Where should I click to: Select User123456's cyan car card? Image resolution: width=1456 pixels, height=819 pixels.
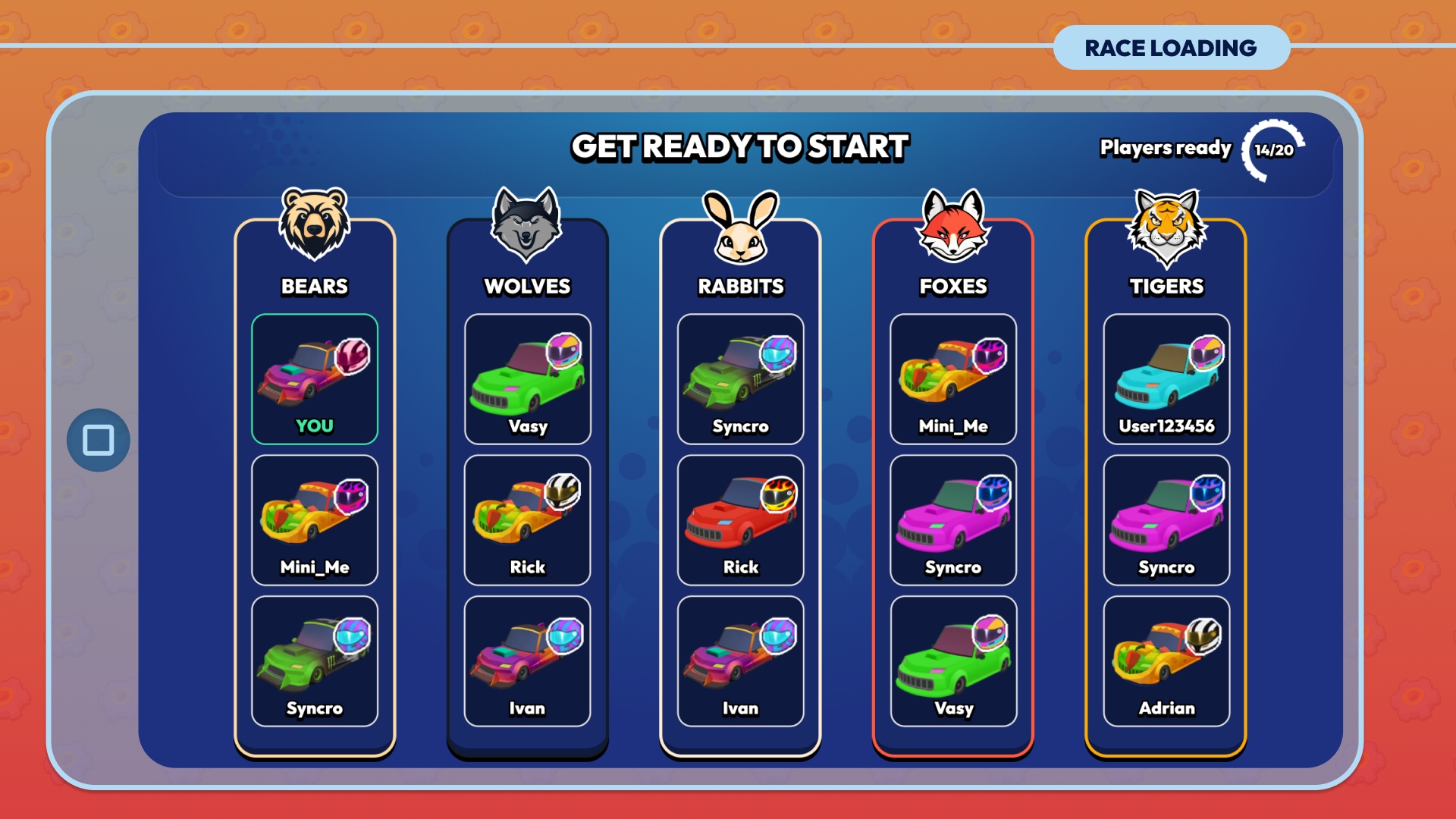[x=1166, y=379]
